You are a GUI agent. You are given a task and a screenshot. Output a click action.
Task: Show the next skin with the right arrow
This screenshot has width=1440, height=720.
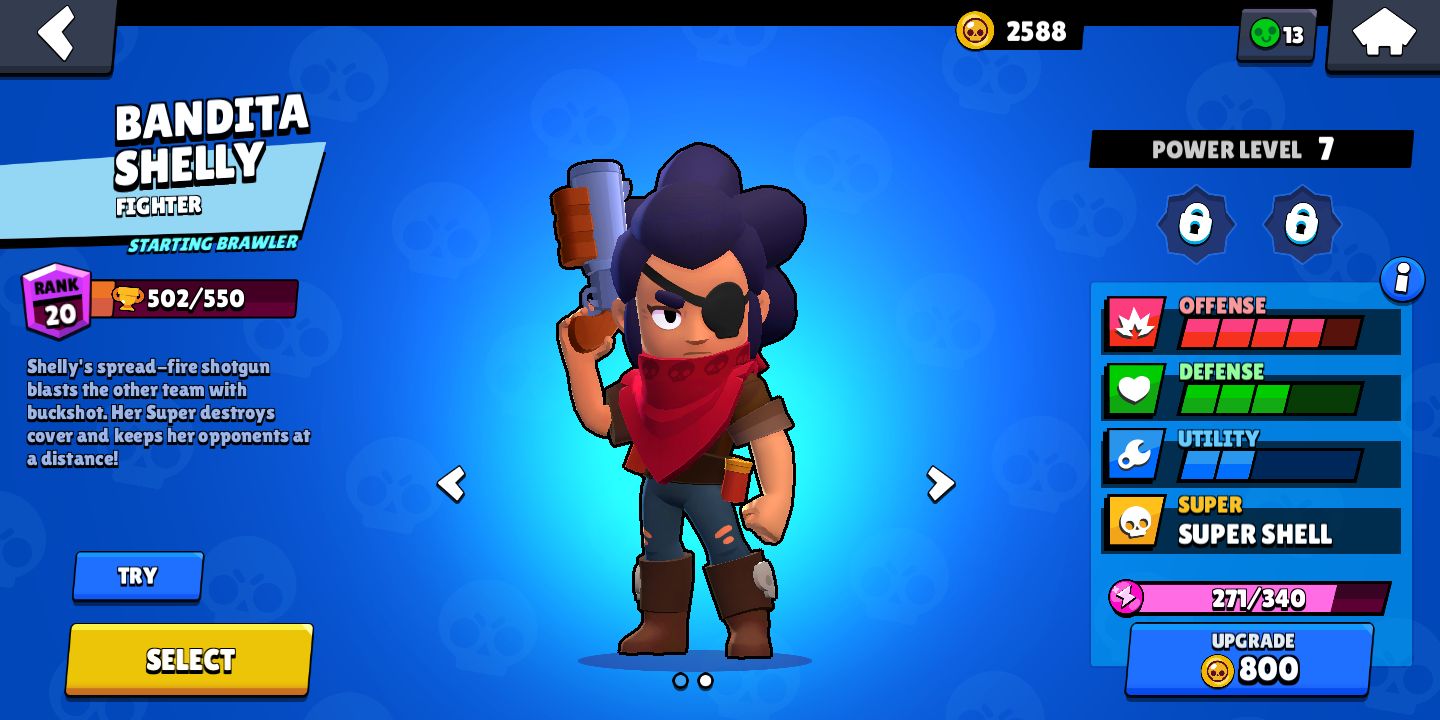pos(939,483)
